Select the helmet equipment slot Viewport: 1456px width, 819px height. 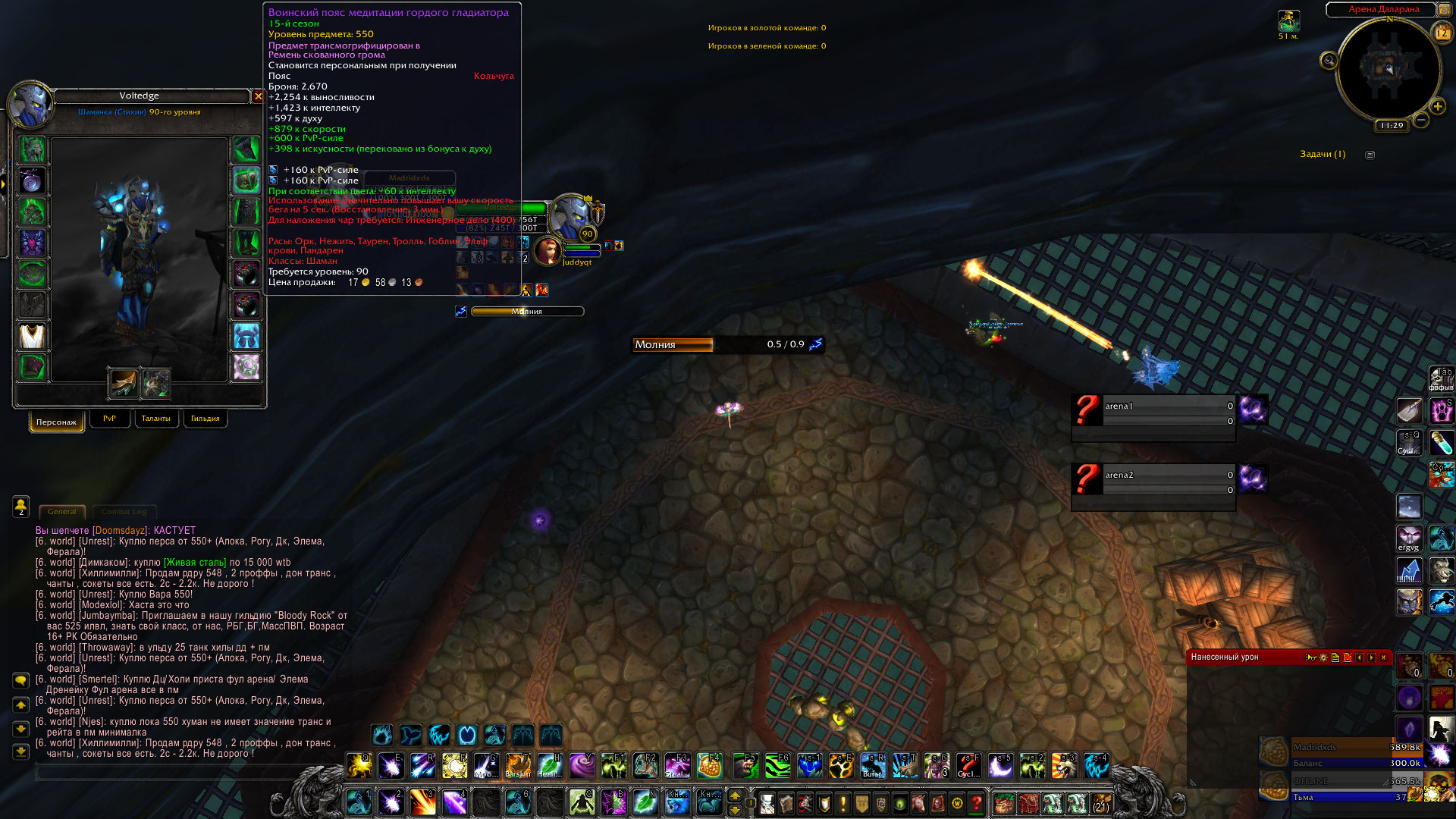(x=32, y=149)
